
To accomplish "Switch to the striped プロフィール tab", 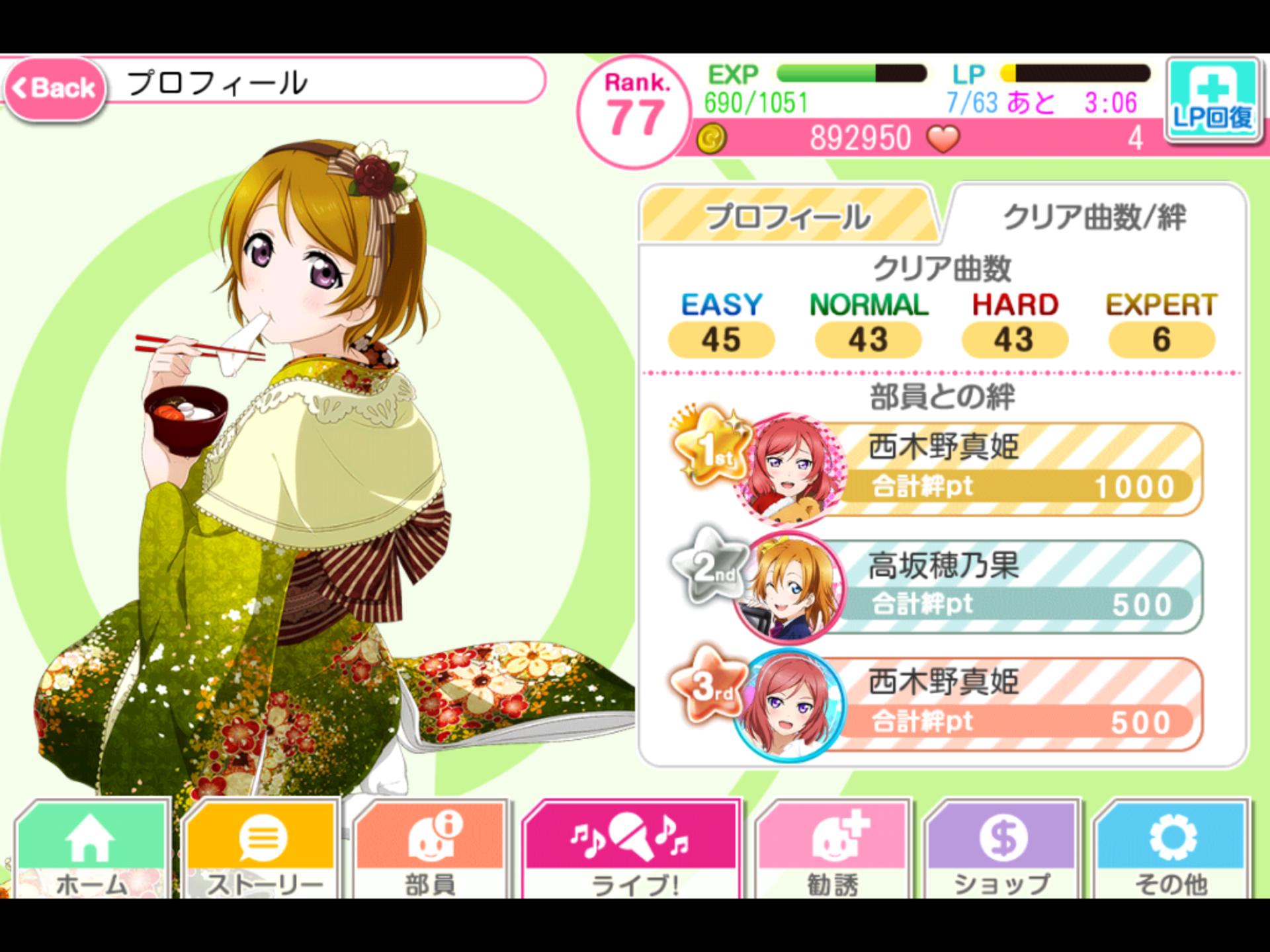I will 787,216.
